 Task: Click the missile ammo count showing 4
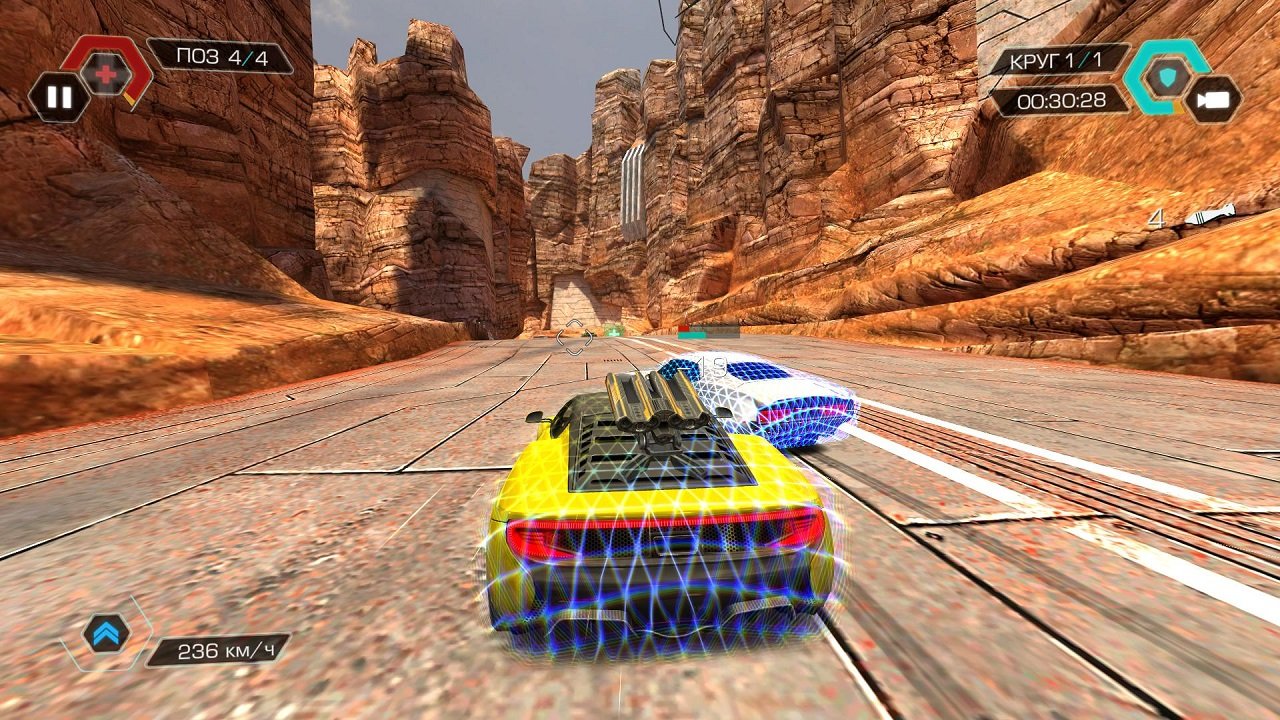point(1158,217)
